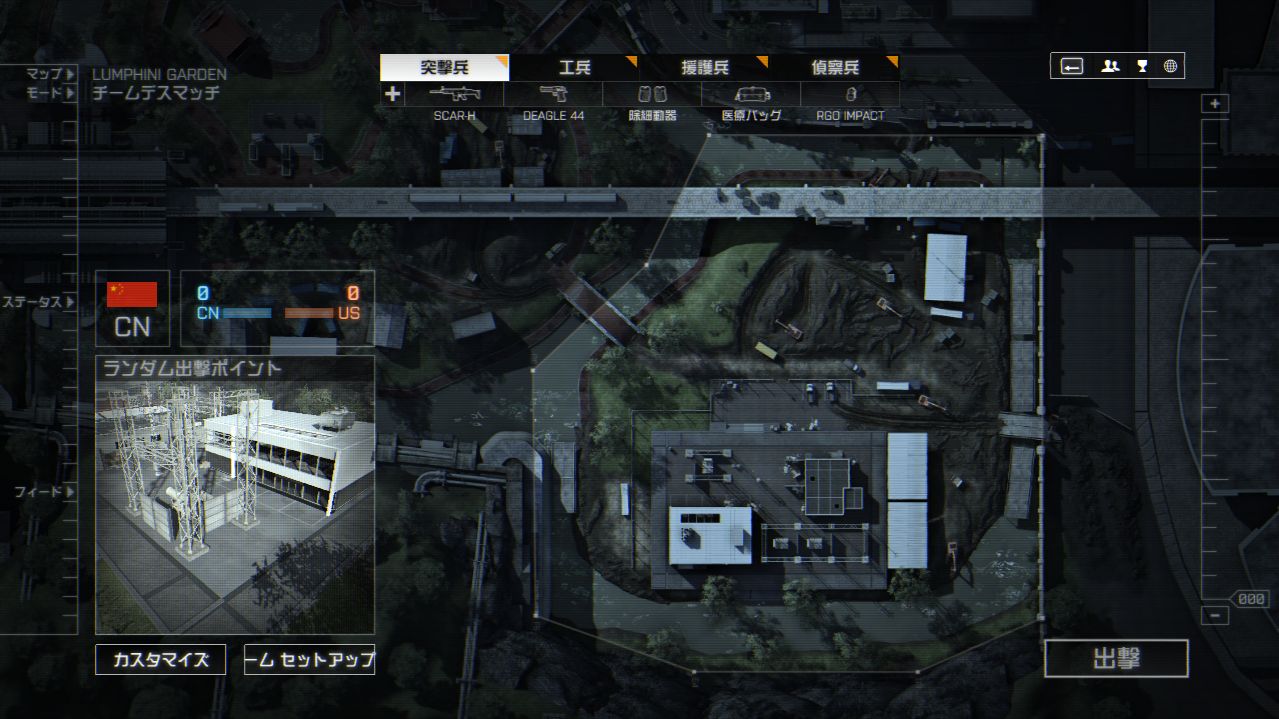Open the DEAGLE 44 sidearm slot
The height and width of the screenshot is (719, 1279).
[553, 95]
